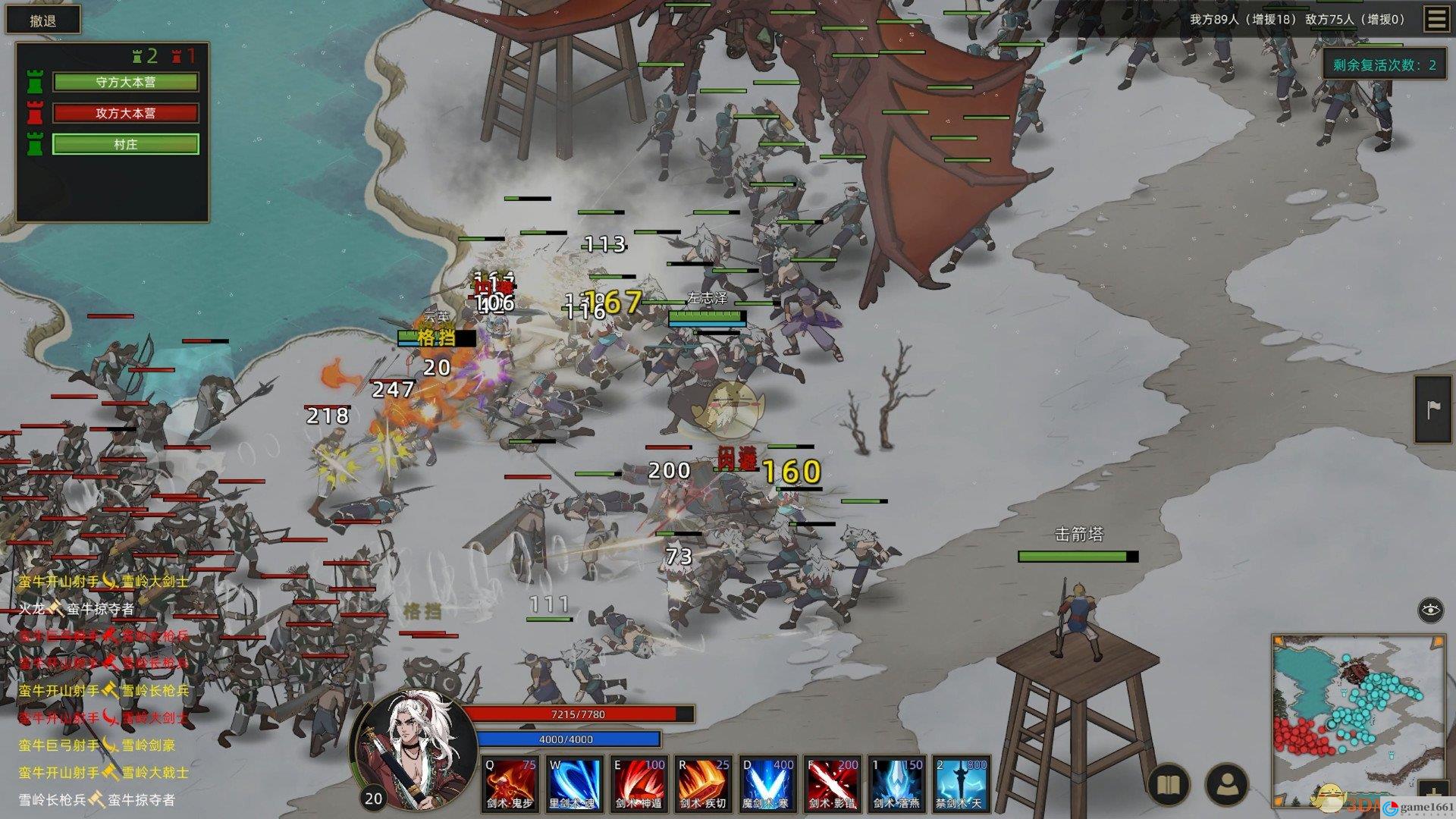
Task: Activate the D skill 魔剑术·寒
Action: [767, 784]
